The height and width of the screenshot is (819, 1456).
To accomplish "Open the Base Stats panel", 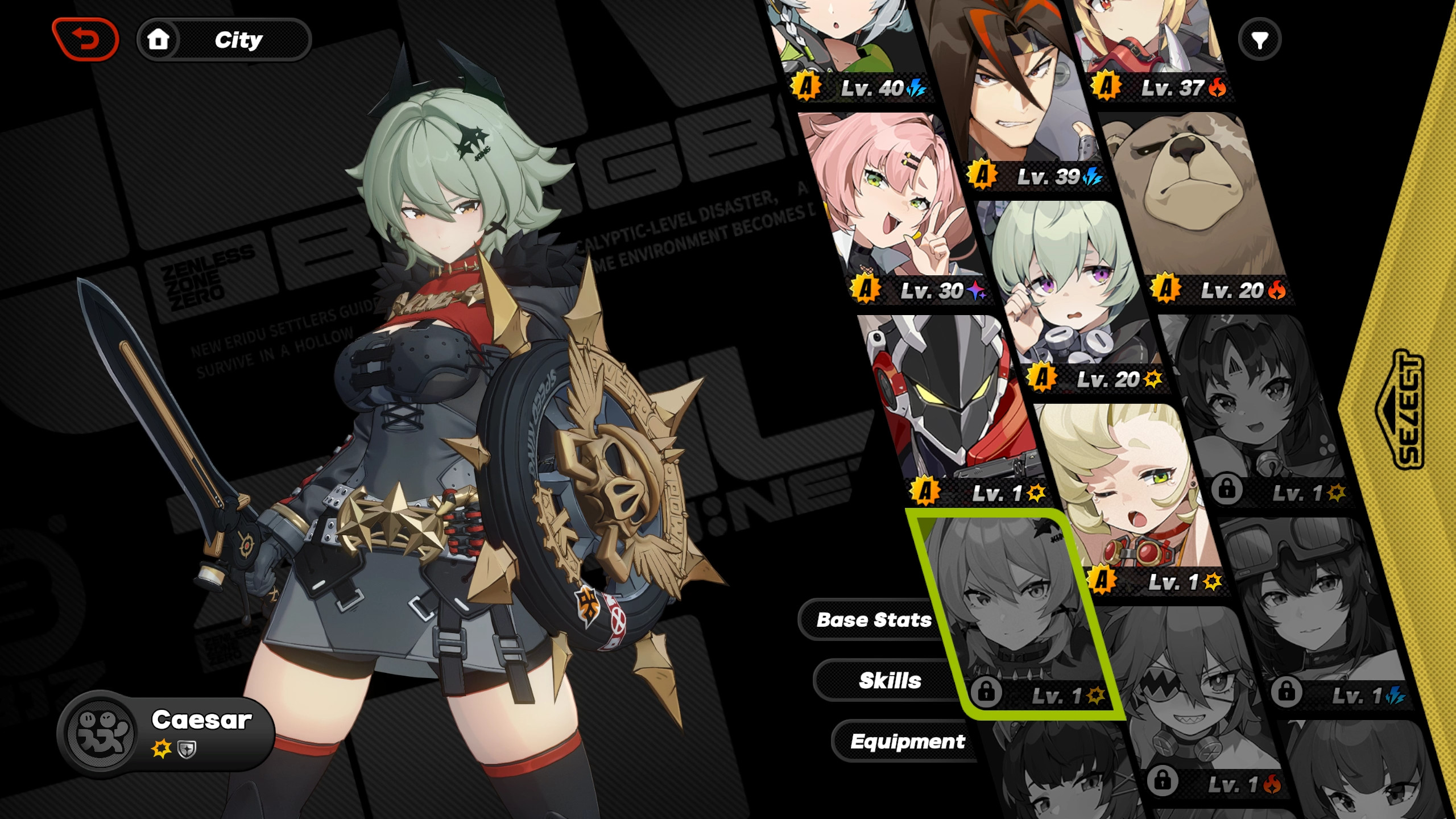I will coord(874,620).
